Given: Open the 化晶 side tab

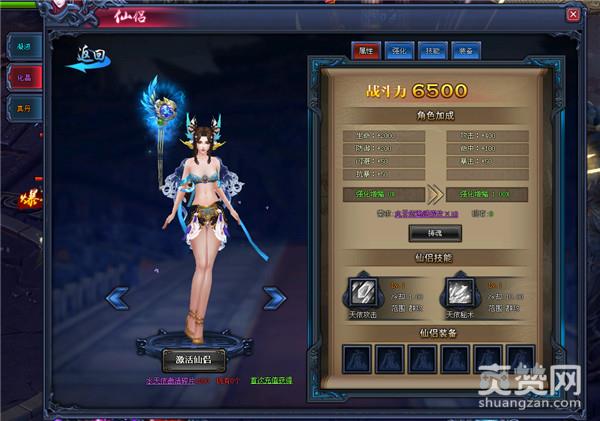Looking at the screenshot, I should point(22,77).
